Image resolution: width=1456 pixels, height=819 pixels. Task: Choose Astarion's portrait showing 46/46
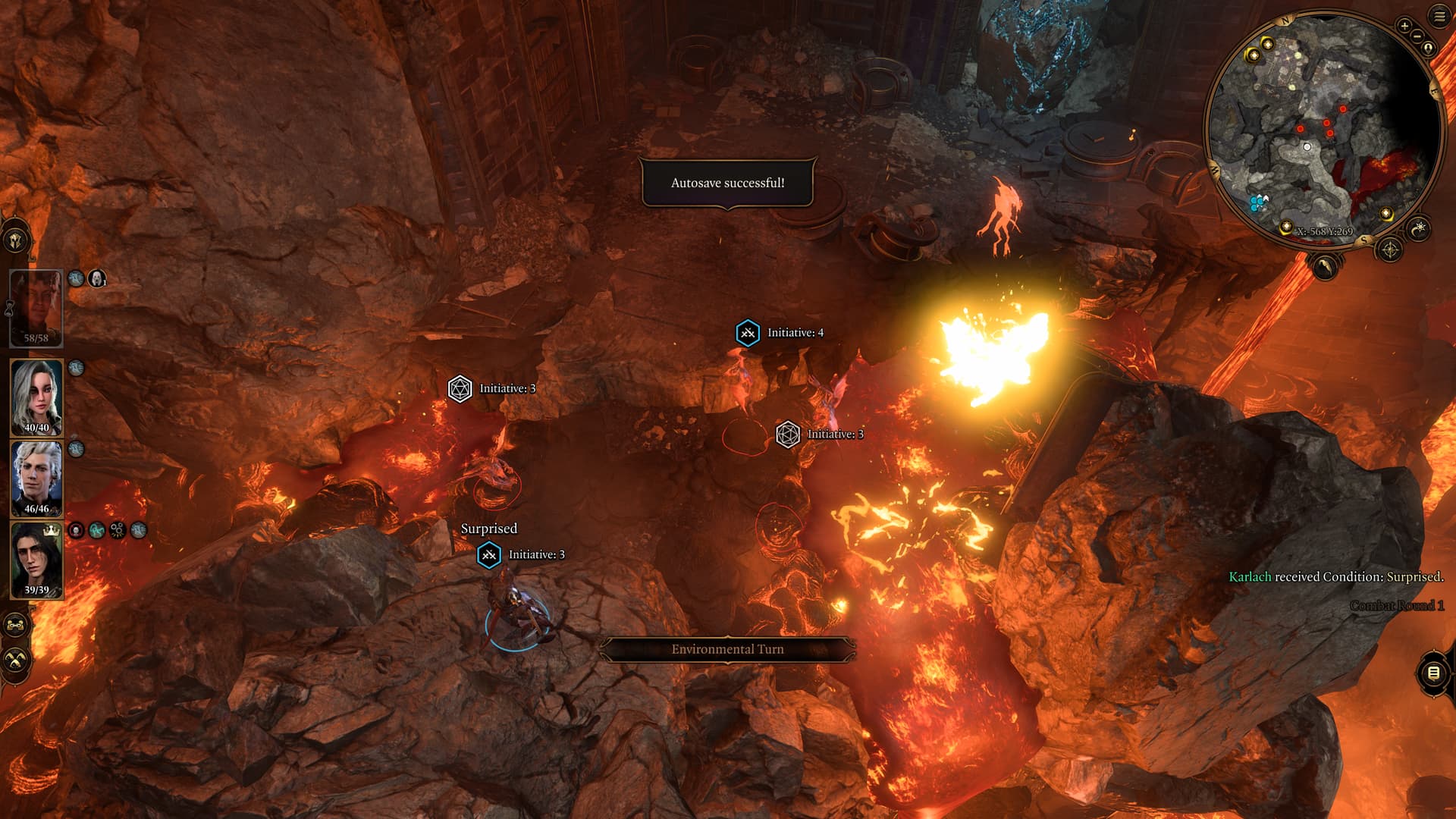[36, 478]
